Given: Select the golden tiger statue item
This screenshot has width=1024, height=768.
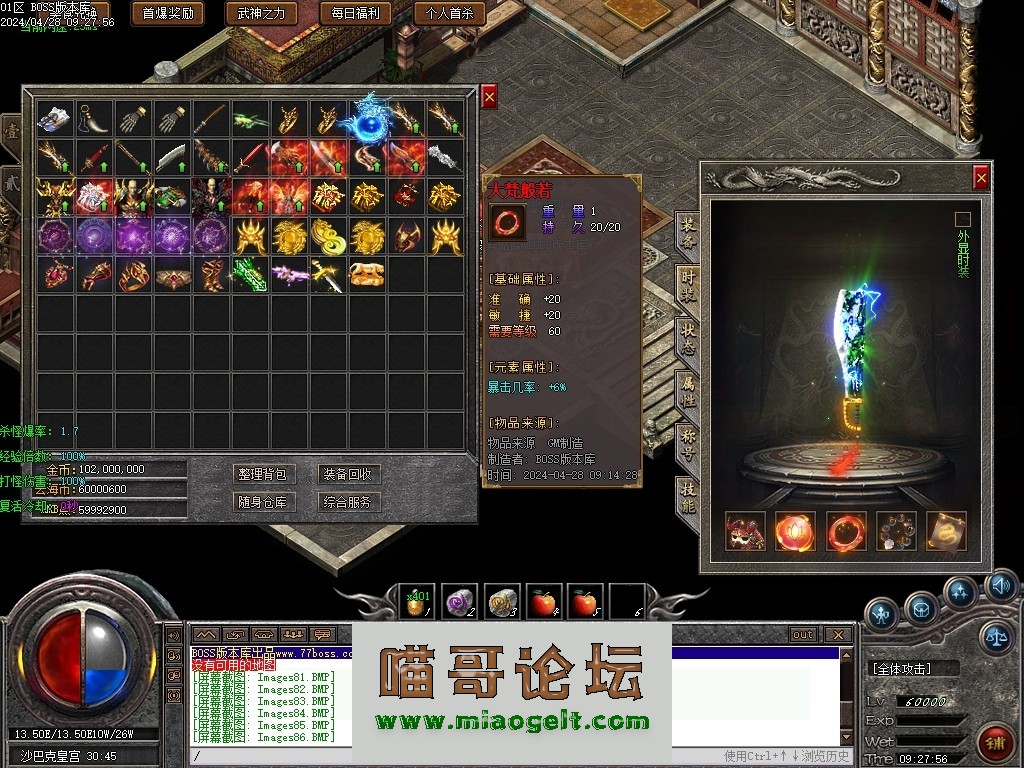Looking at the screenshot, I should [x=367, y=274].
